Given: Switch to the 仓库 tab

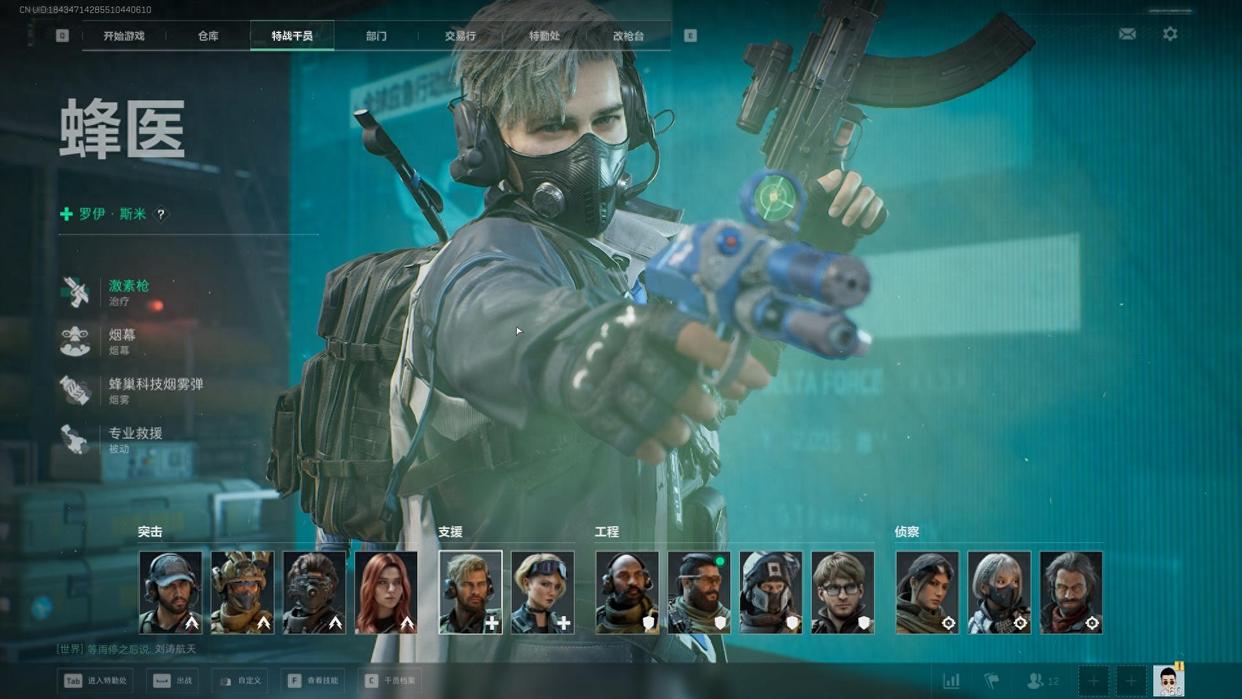Looking at the screenshot, I should [208, 36].
